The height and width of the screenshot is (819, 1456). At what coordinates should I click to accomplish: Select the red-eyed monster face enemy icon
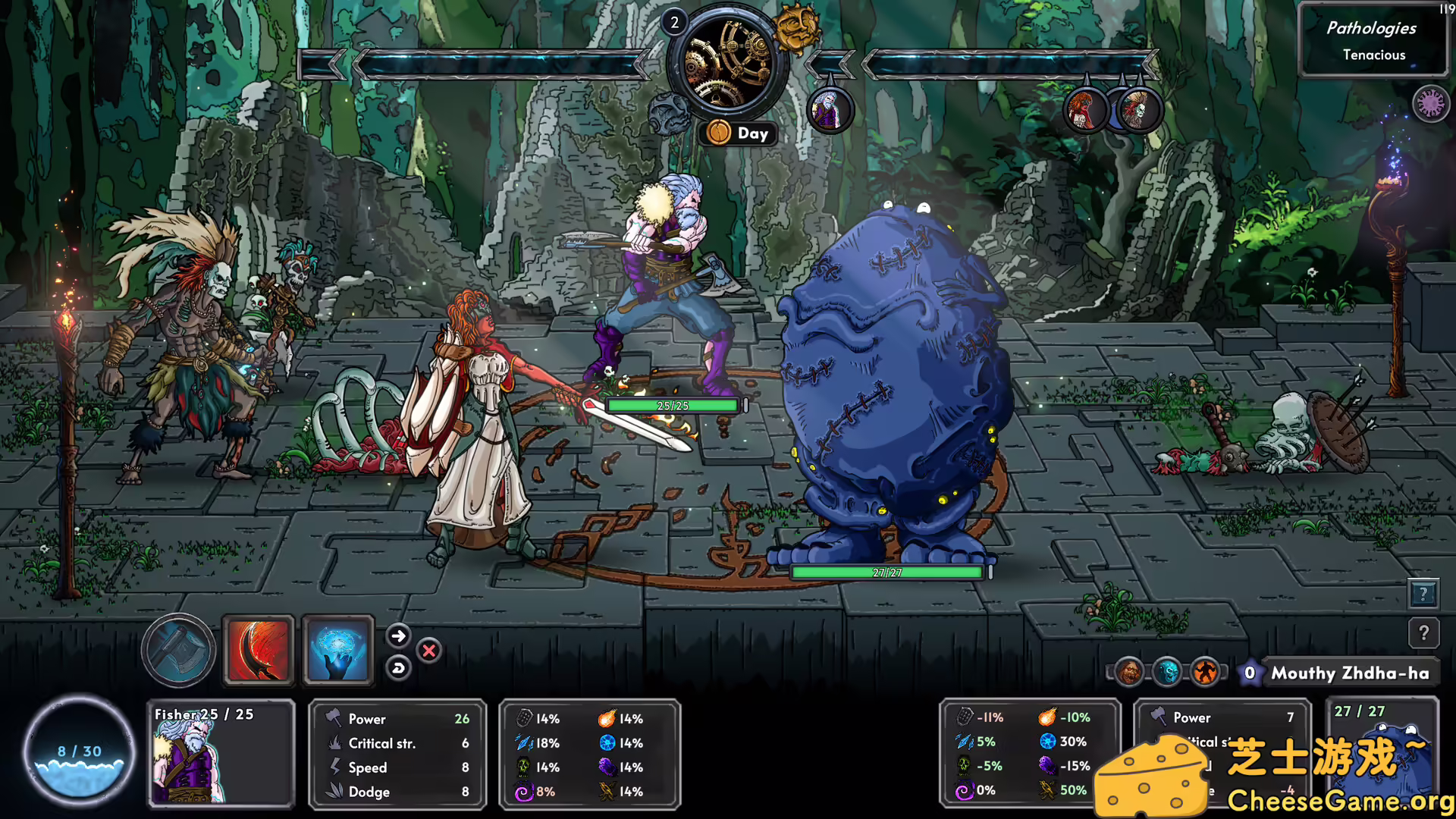click(1128, 672)
